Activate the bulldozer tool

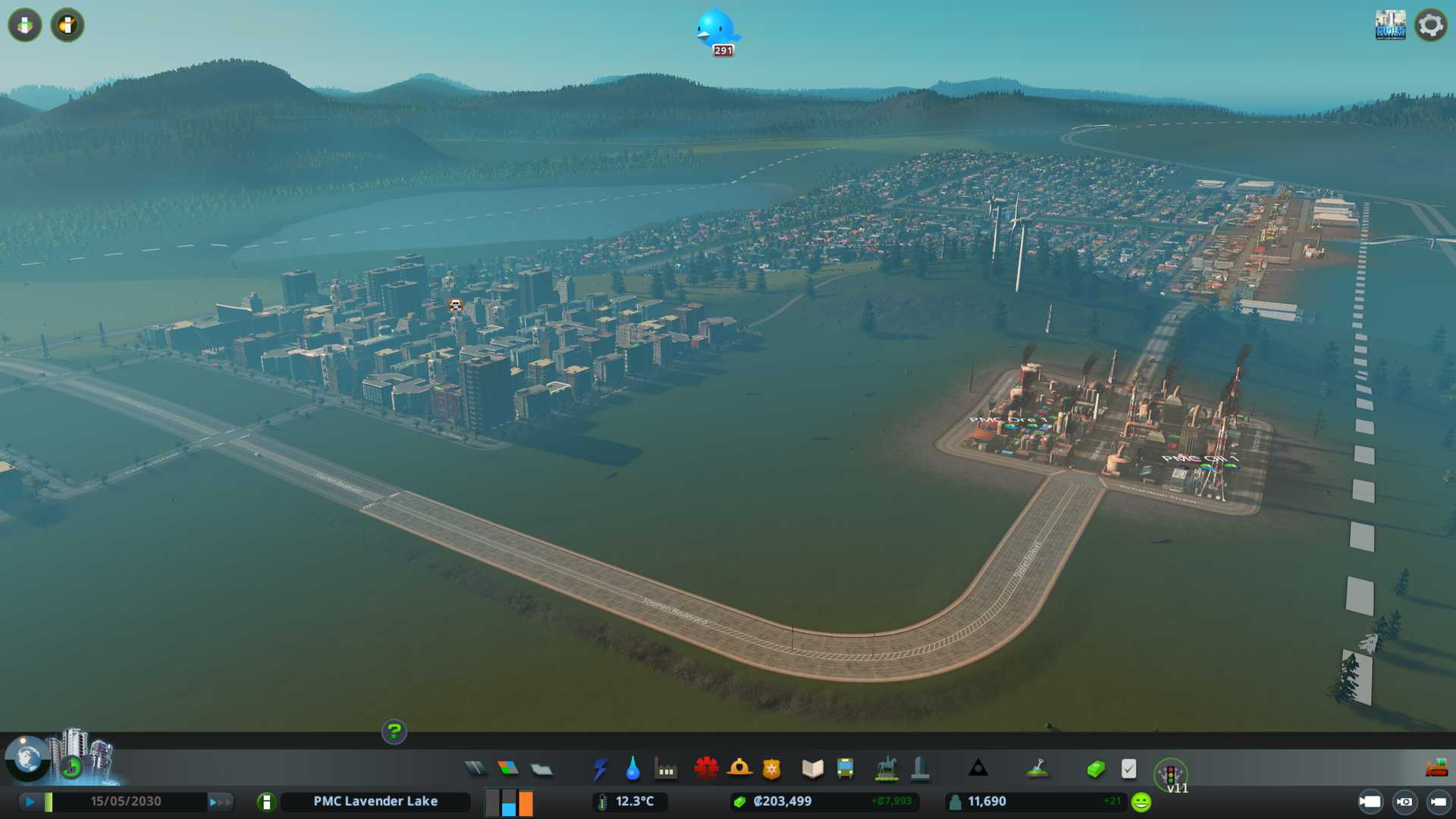(1436, 769)
